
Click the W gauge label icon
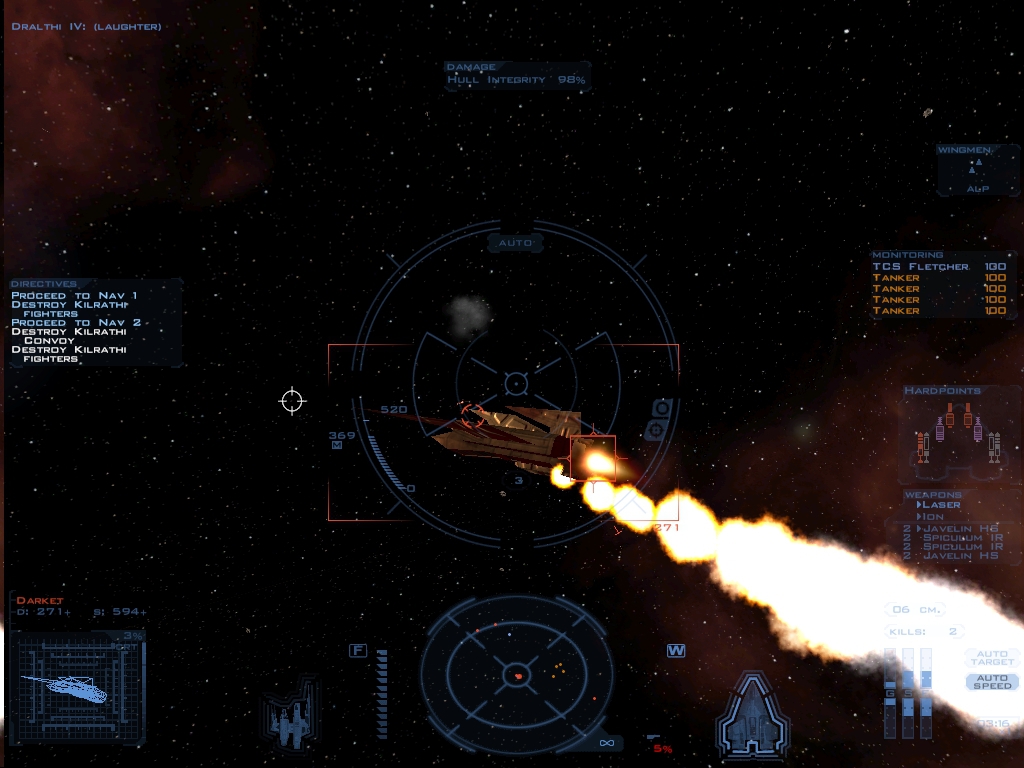(x=676, y=651)
